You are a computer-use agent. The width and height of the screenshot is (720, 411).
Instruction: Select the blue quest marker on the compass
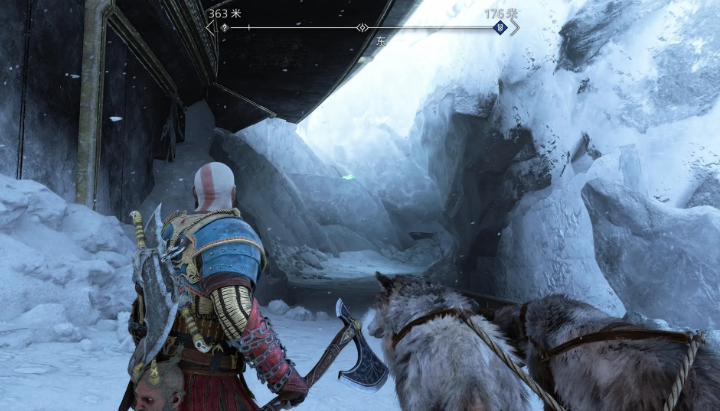pos(500,27)
